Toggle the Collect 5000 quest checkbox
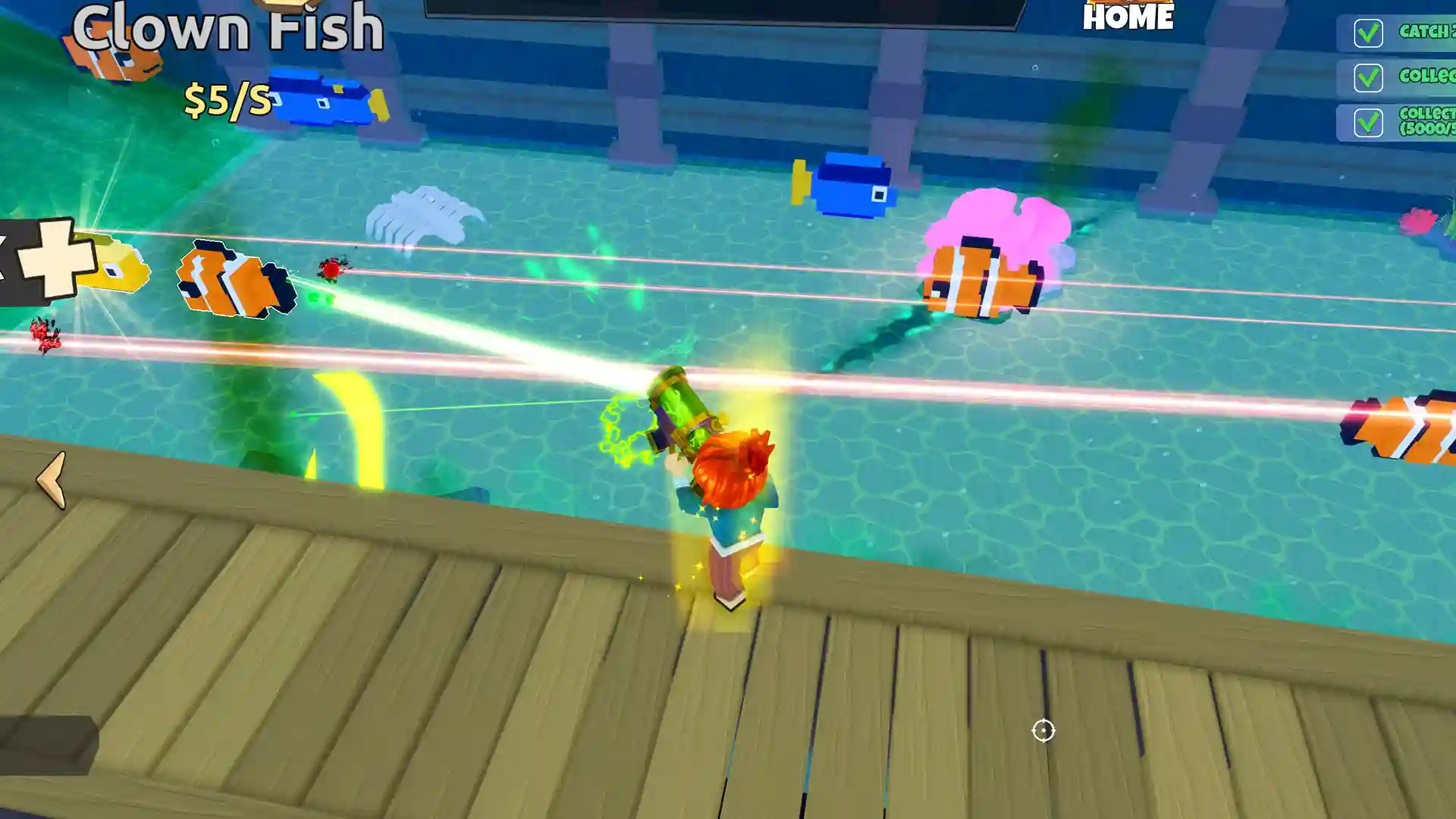1456x819 pixels. 1367,121
